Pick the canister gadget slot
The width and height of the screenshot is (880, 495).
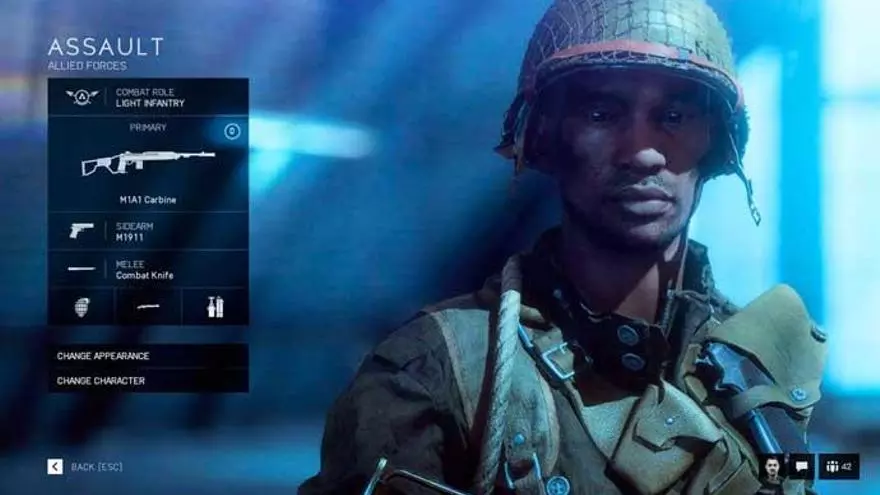[x=215, y=307]
